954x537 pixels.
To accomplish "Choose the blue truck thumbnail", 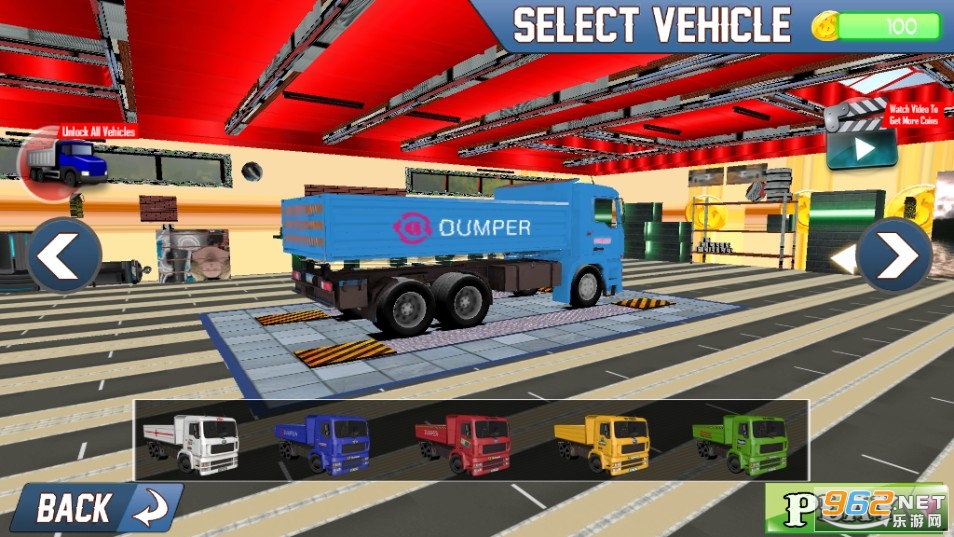I will (x=327, y=442).
